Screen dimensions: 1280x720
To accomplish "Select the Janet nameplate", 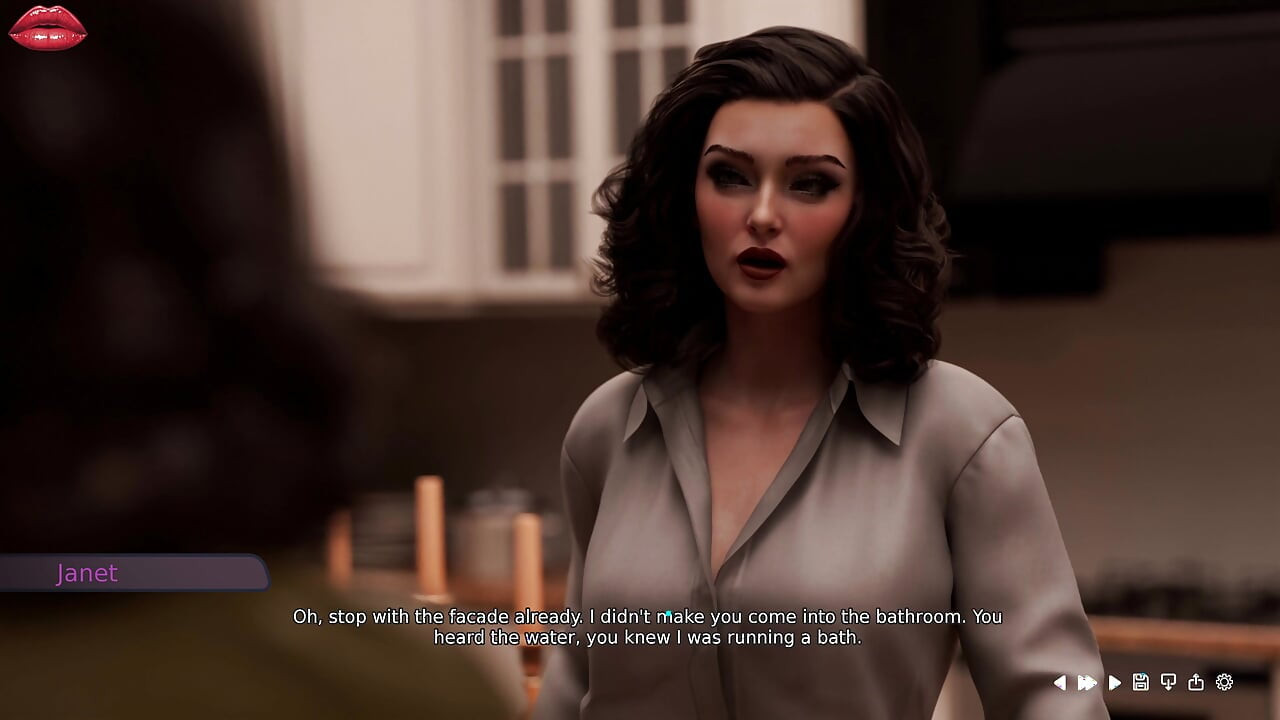I will 88,573.
